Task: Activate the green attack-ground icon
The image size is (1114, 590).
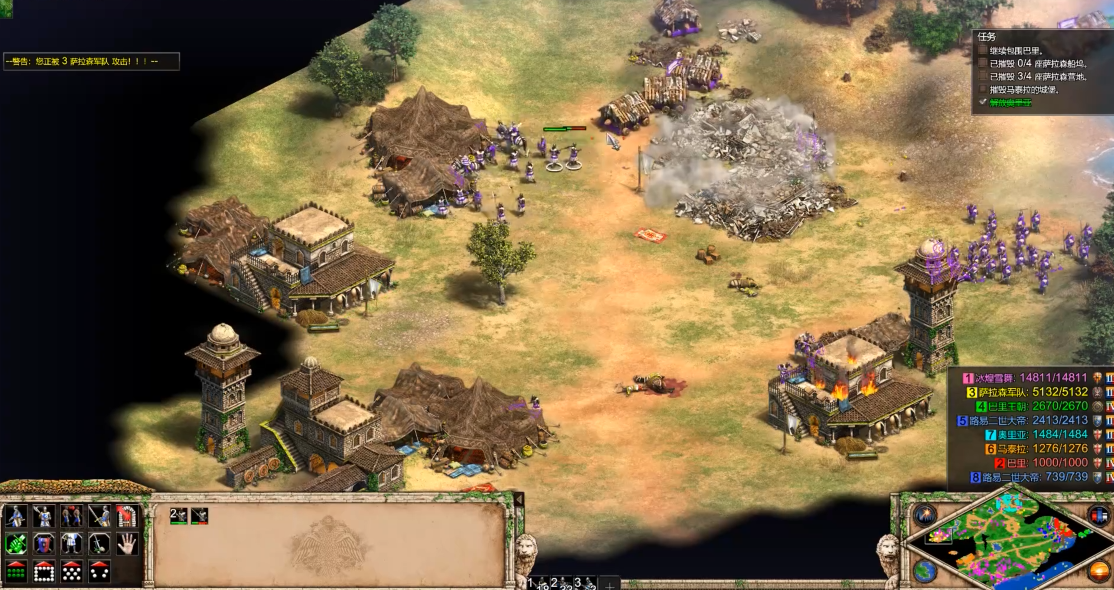Action: pos(15,544)
